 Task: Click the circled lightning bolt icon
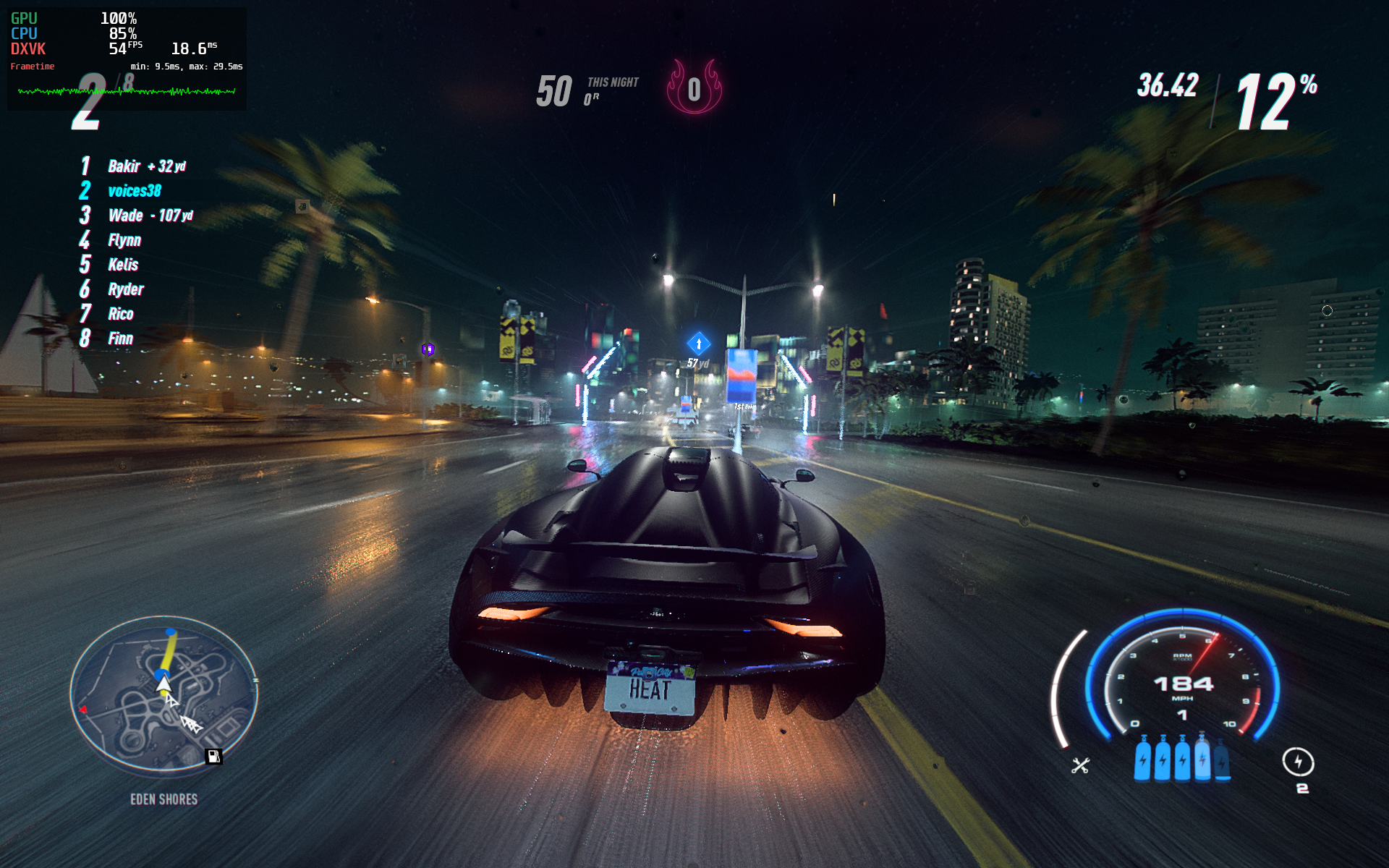[x=1298, y=762]
